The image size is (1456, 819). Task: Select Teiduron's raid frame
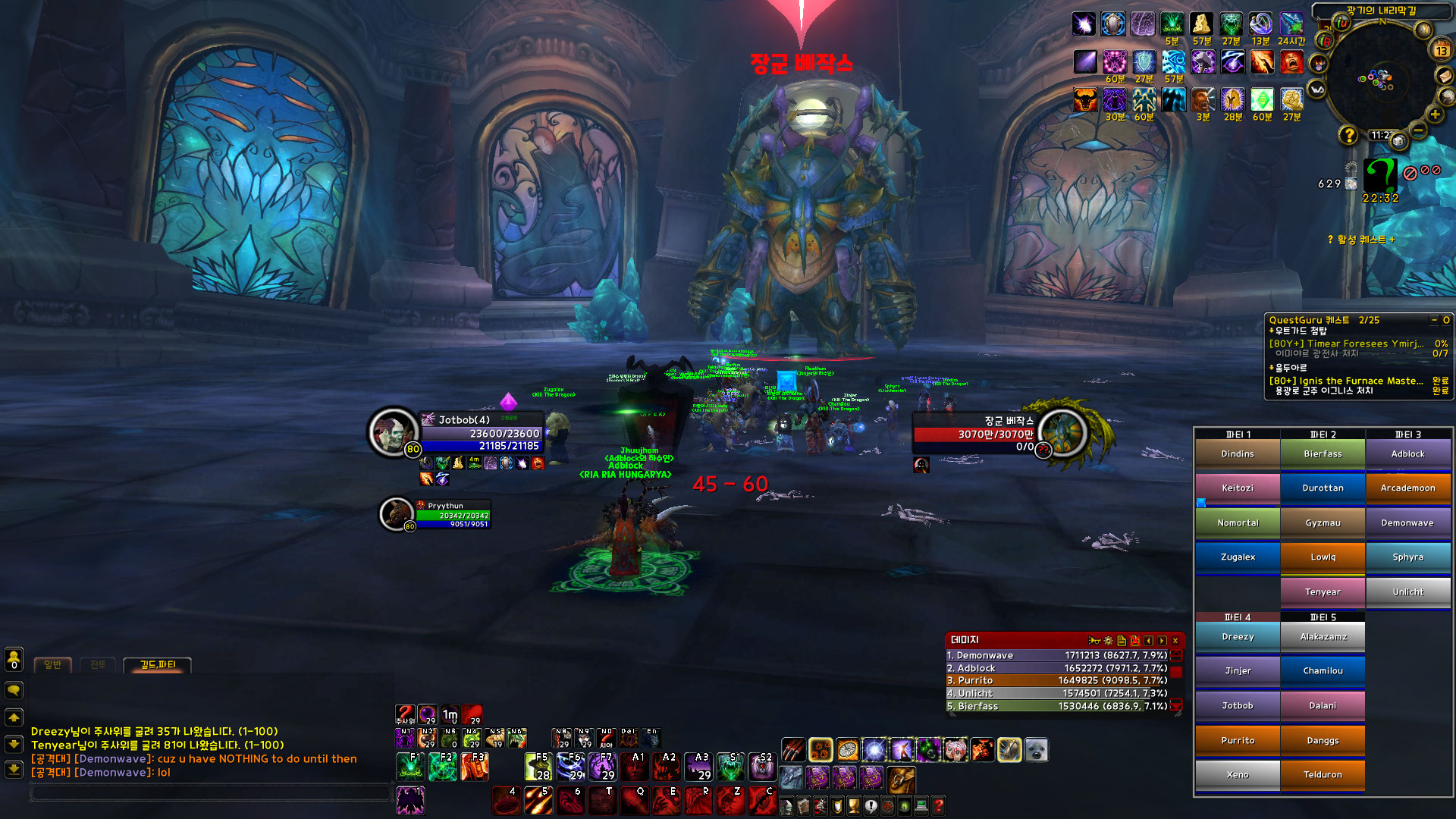click(1323, 775)
